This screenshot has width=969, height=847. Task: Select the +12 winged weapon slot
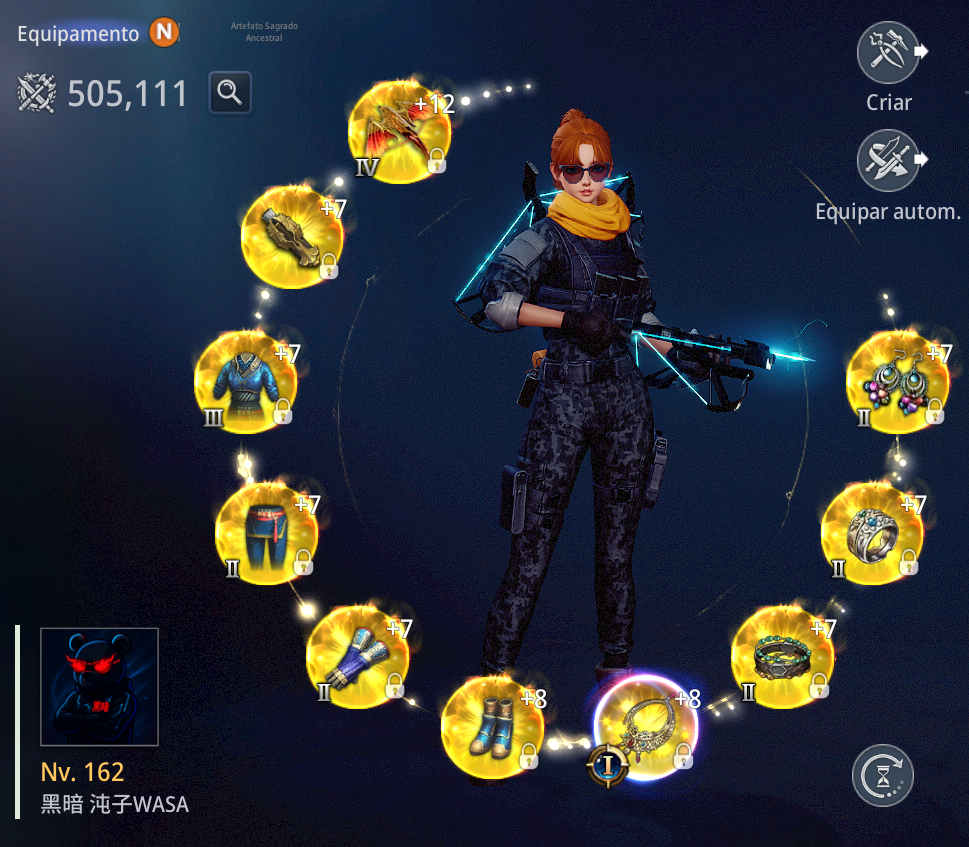(x=398, y=132)
